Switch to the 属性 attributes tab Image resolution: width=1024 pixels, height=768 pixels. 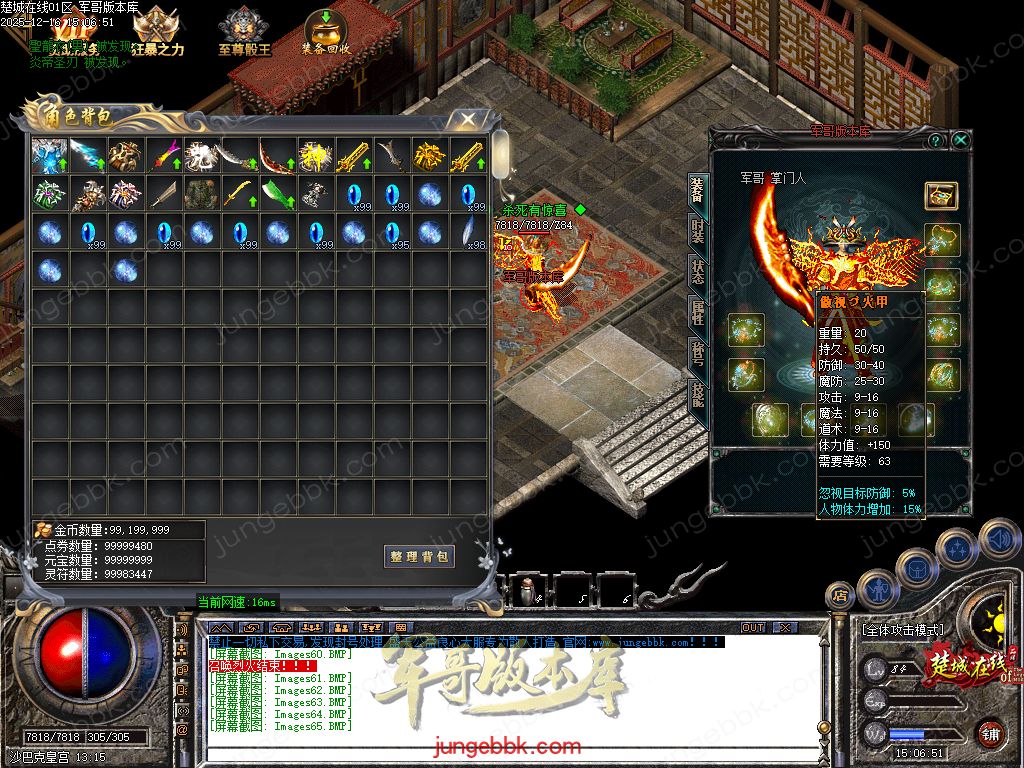coord(697,315)
